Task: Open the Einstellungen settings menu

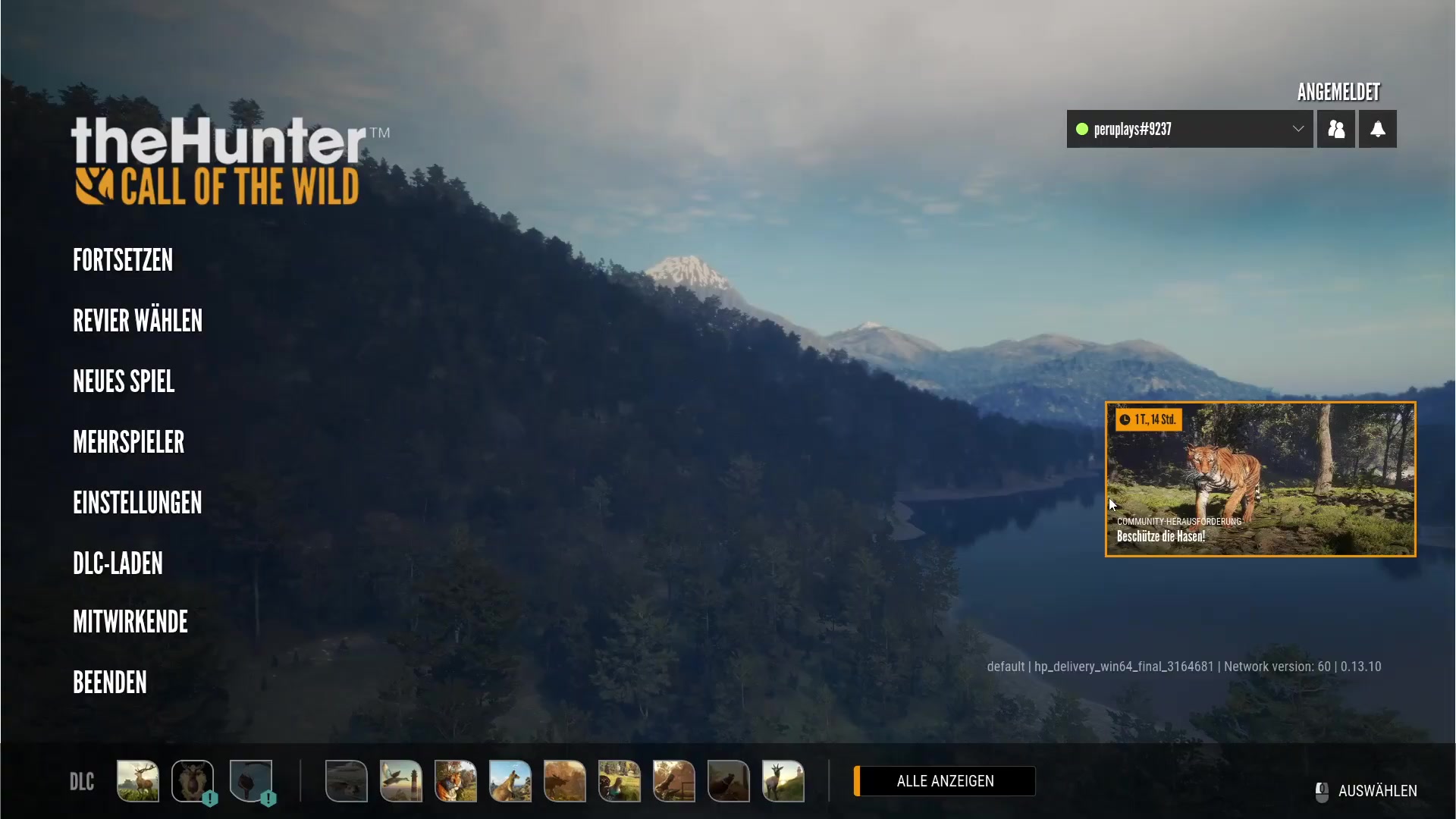Action: 137,503
